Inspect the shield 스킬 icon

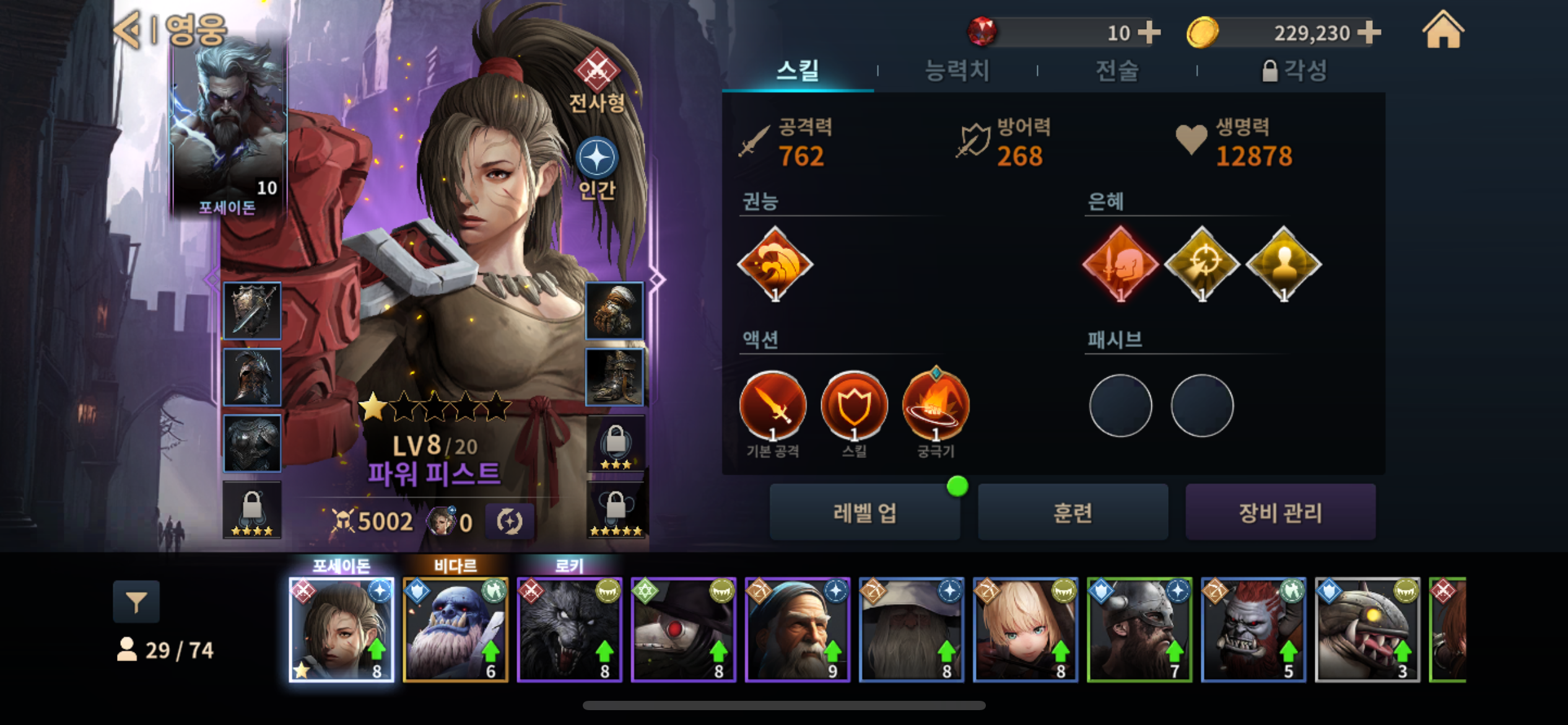(x=854, y=406)
